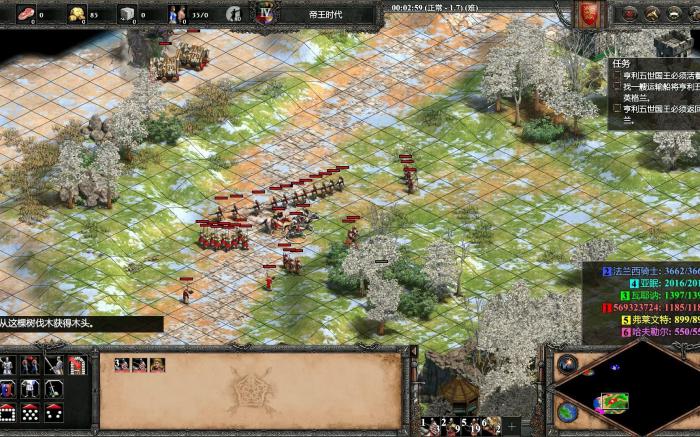Viewport: 700px width, 437px height.
Task: Select control group 5 with 19 units
Action: (x=472, y=427)
